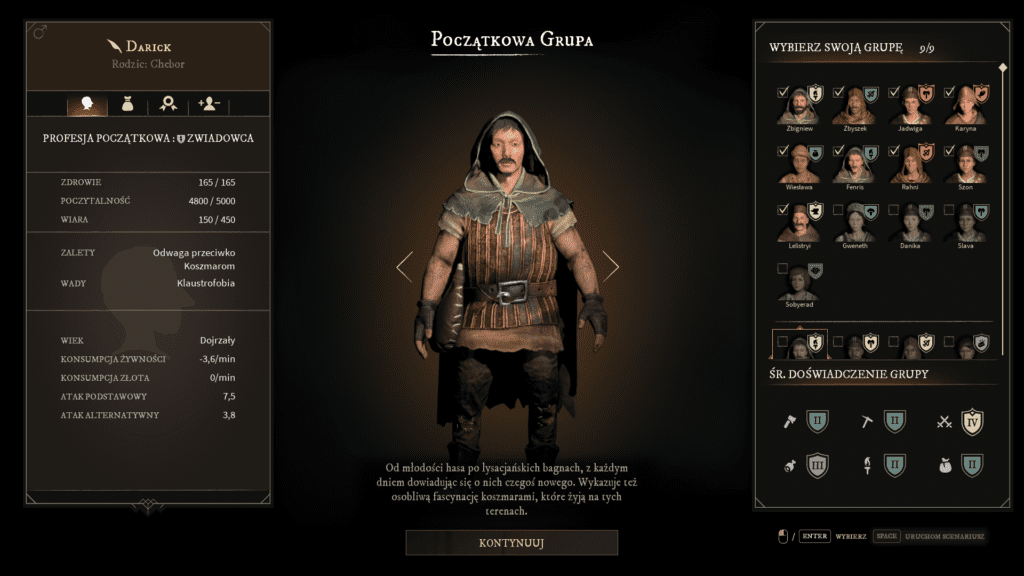Rename Darick using the quill icon
This screenshot has height=576, width=1024.
point(113,46)
